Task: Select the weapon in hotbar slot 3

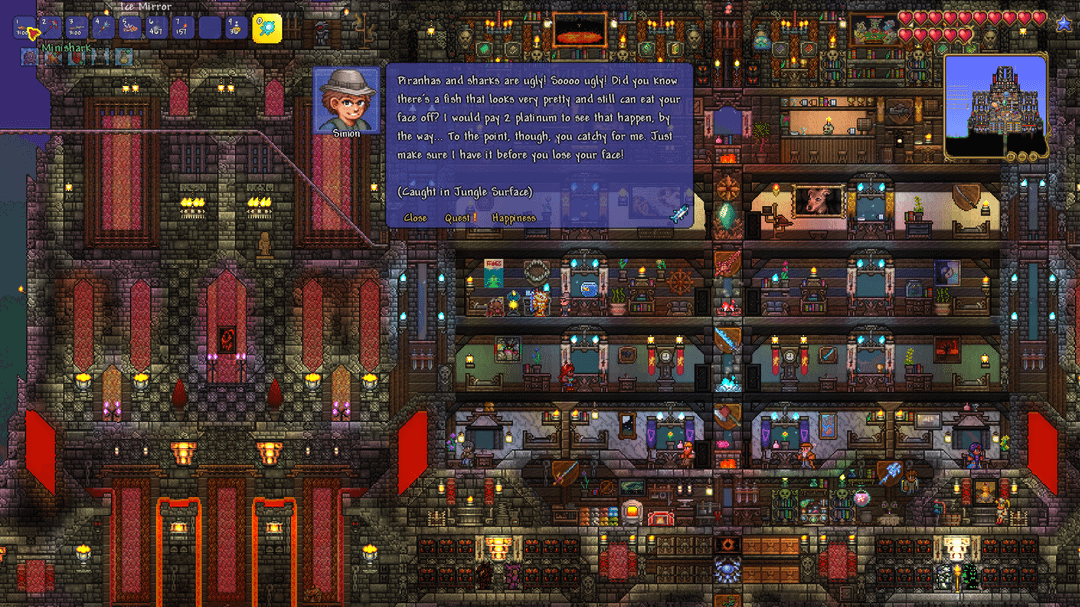Action: [x=78, y=27]
